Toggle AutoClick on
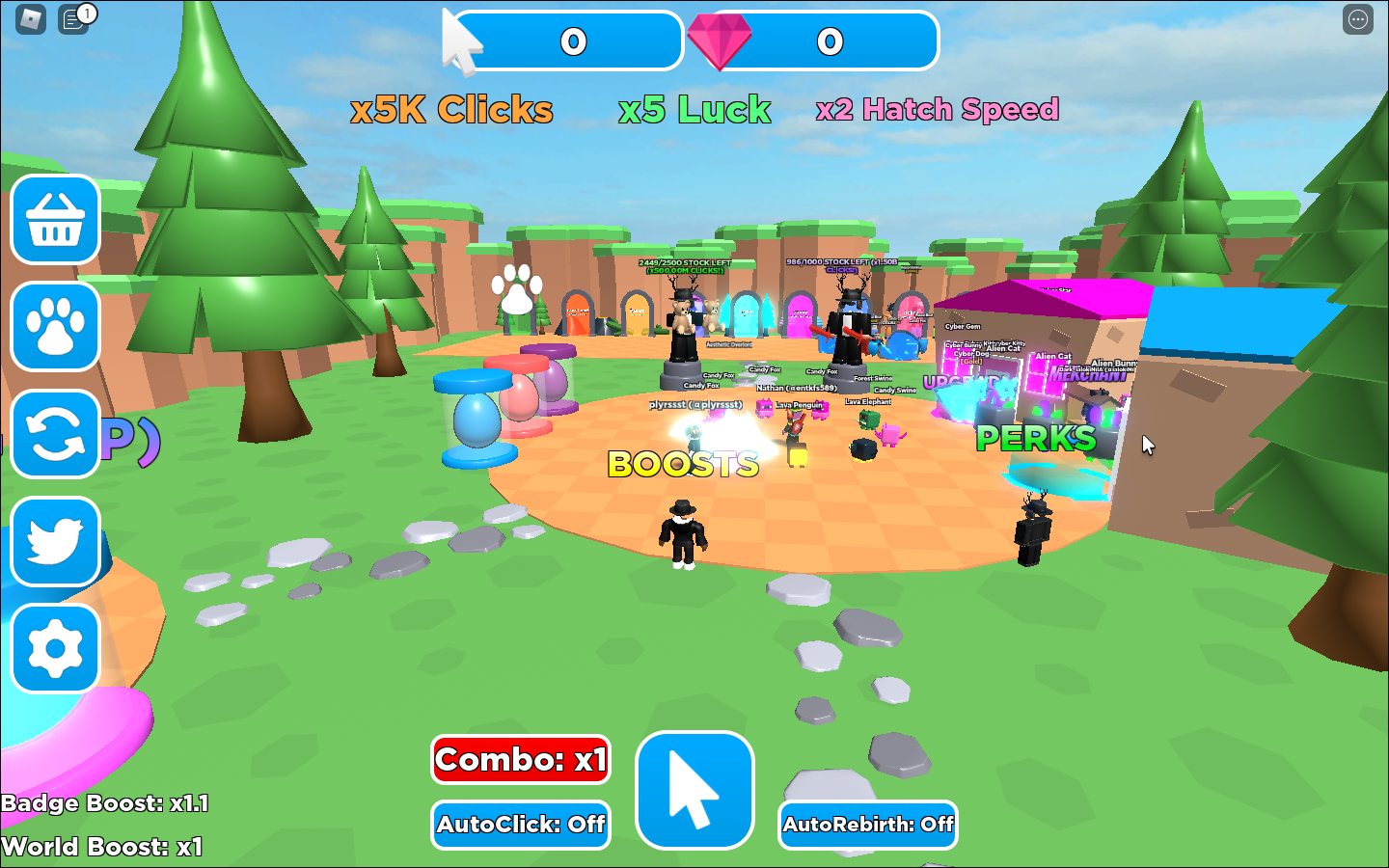 [x=521, y=825]
